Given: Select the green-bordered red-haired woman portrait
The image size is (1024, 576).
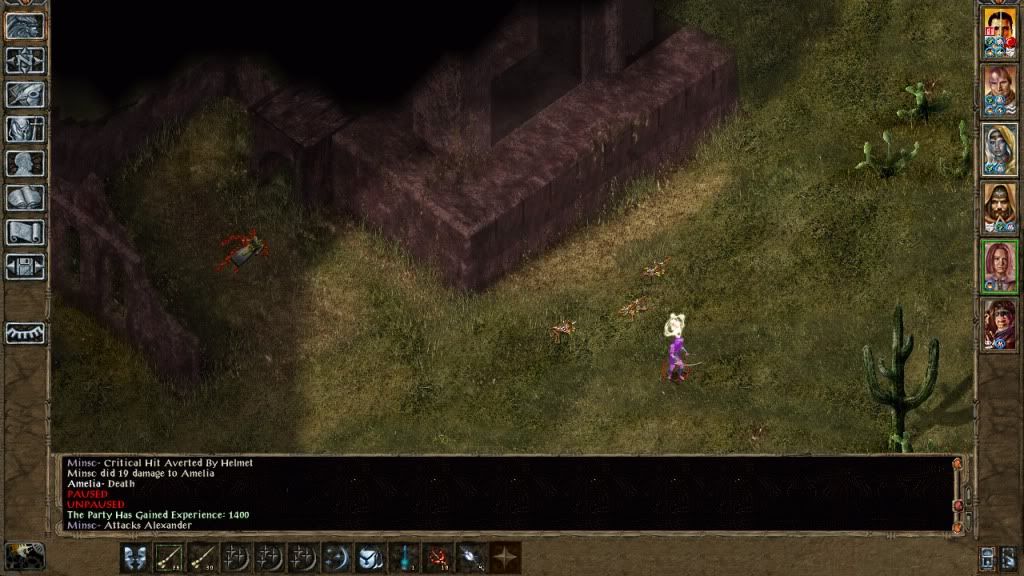Looking at the screenshot, I should 999,265.
